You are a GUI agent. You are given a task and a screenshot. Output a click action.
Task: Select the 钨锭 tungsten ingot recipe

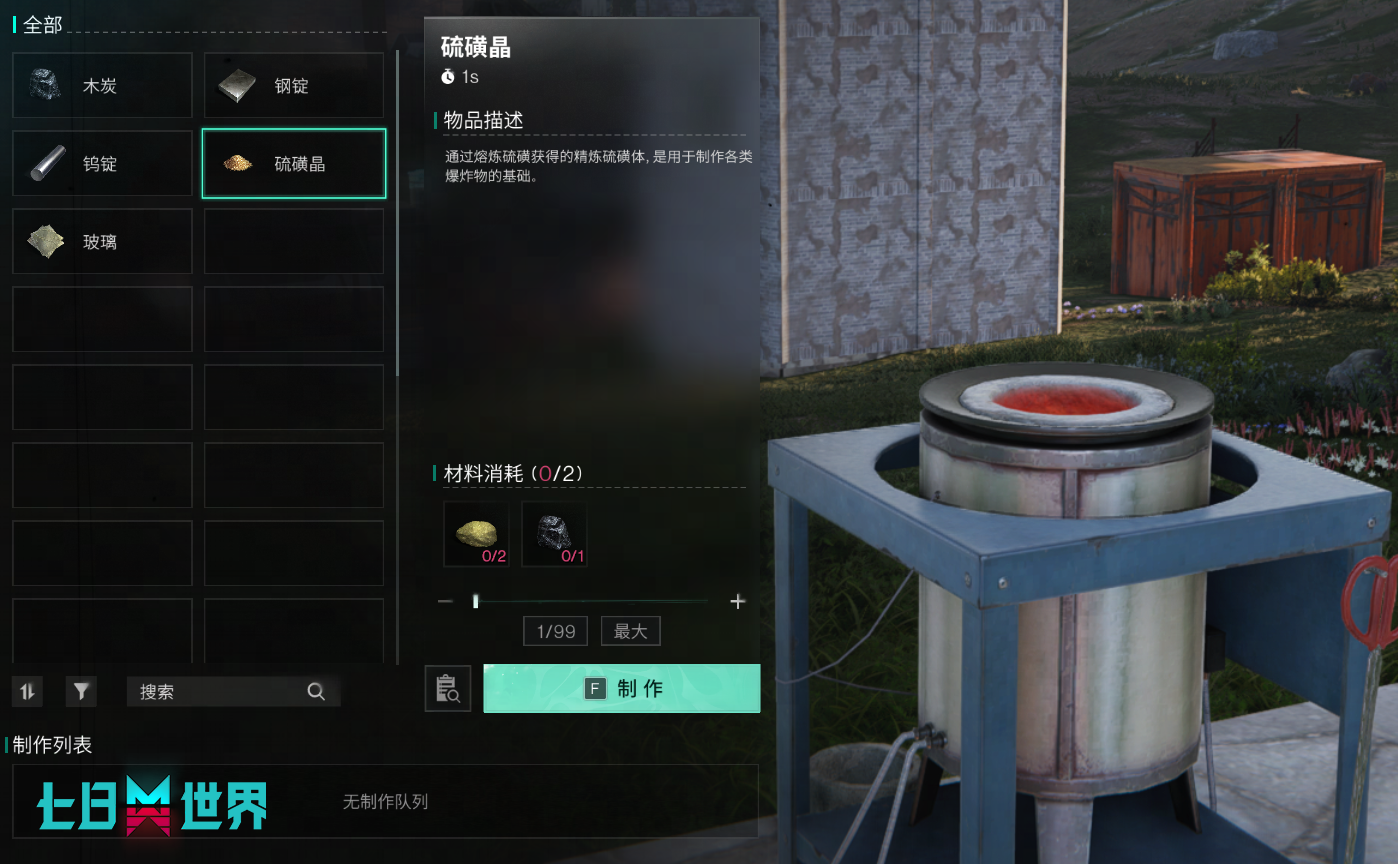(102, 164)
